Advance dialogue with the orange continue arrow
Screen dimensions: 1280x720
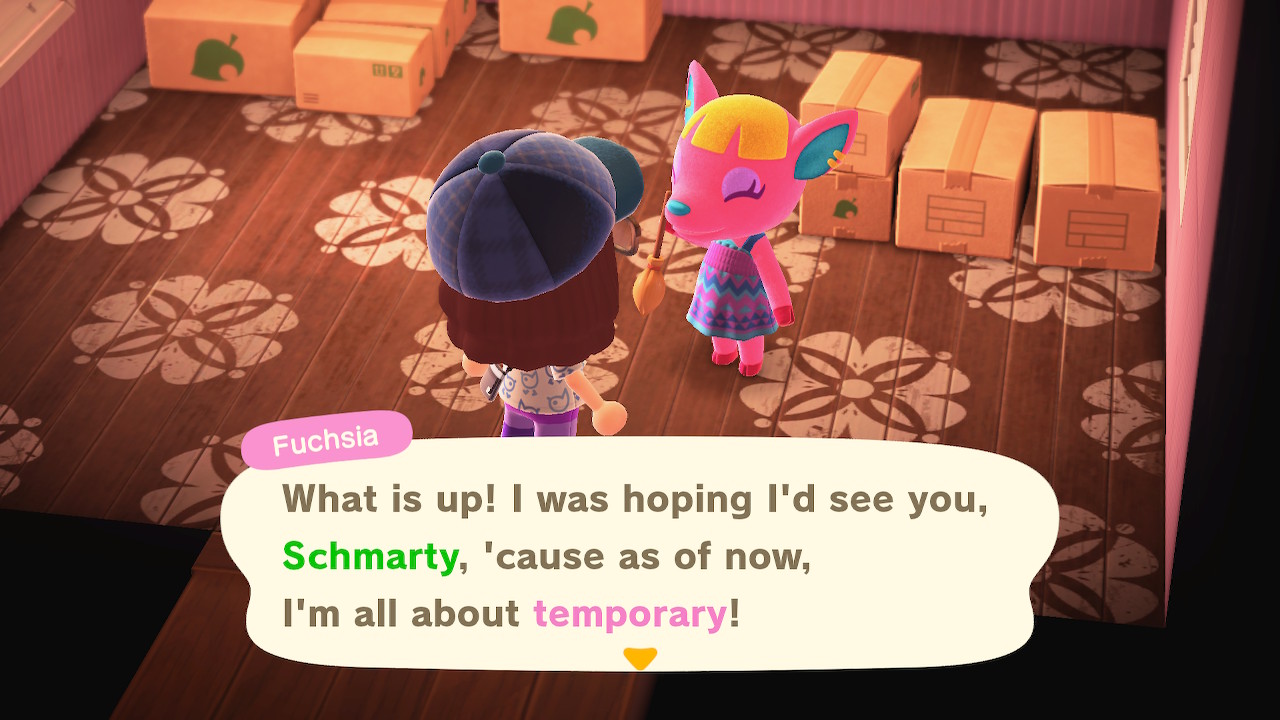[639, 658]
